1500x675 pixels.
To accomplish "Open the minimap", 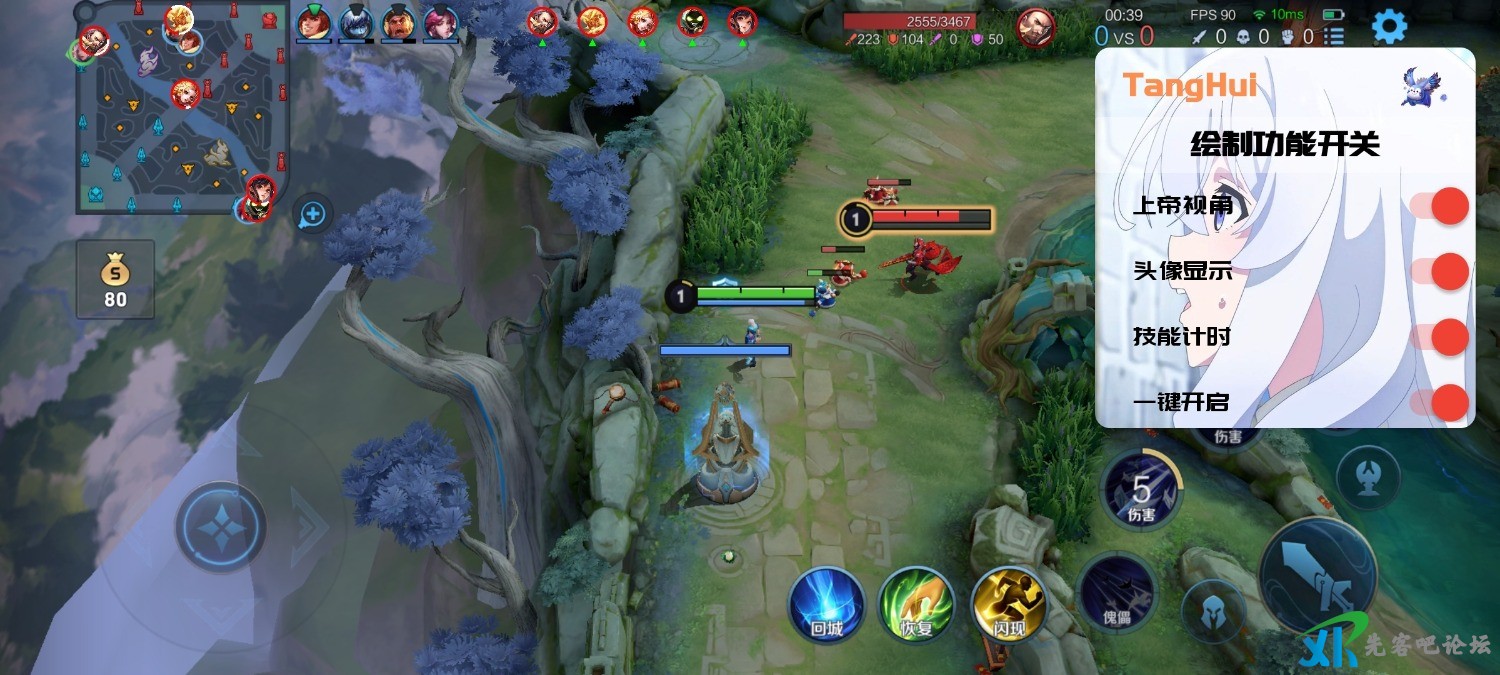I will click(x=182, y=108).
